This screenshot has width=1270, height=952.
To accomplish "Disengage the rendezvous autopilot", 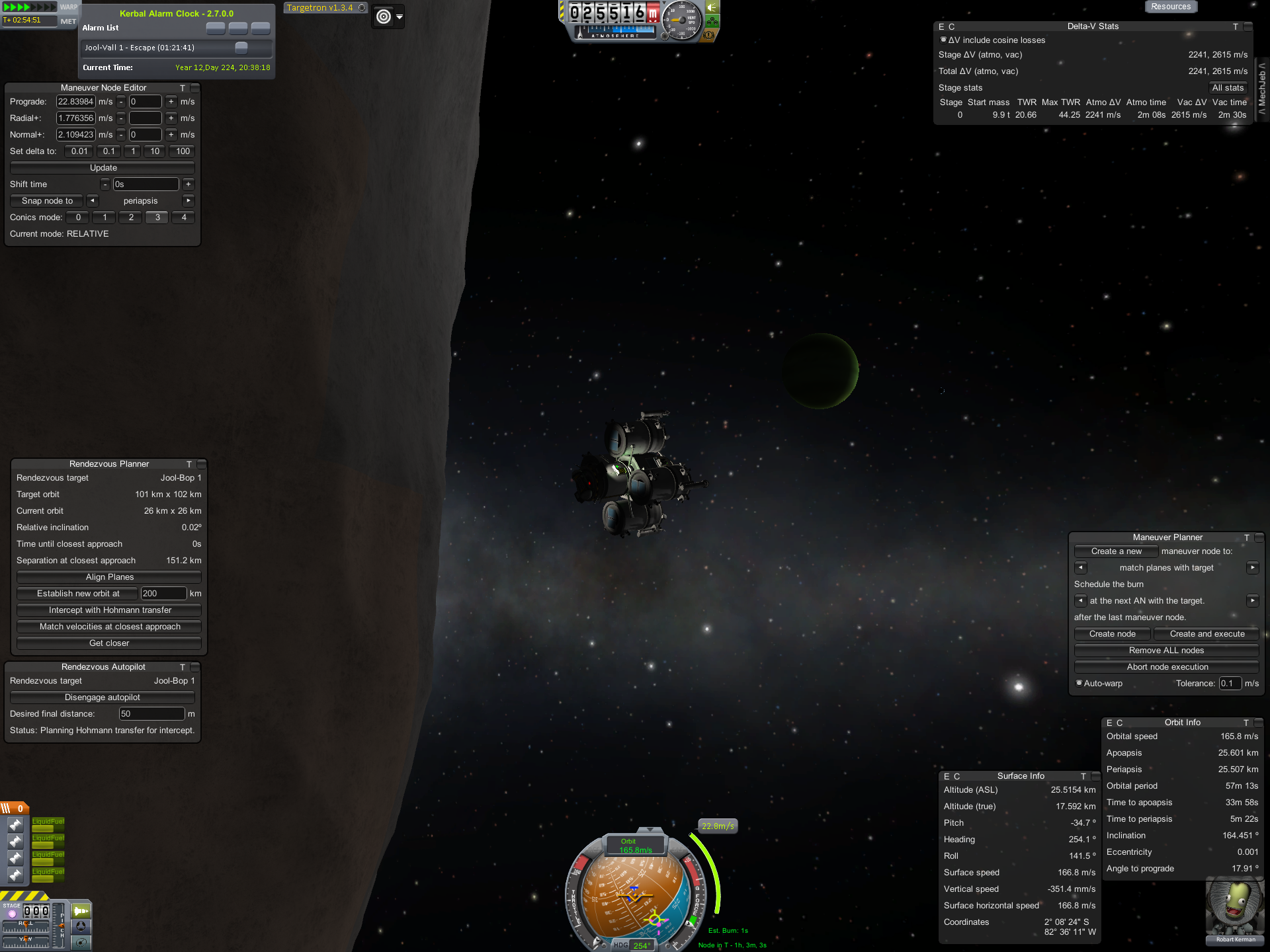I will [x=103, y=697].
